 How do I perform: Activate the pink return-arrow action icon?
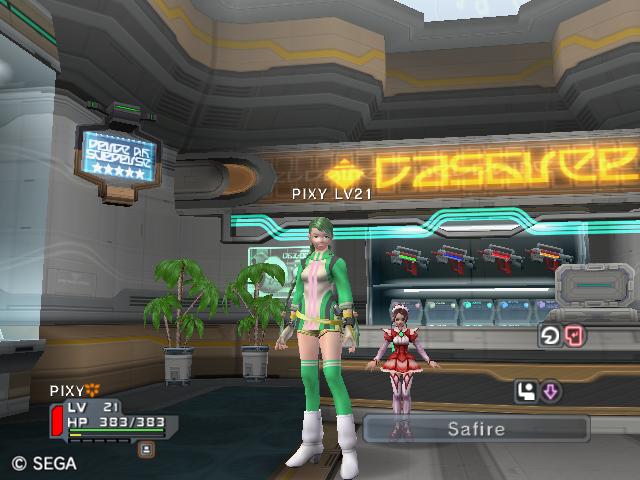coord(574,336)
